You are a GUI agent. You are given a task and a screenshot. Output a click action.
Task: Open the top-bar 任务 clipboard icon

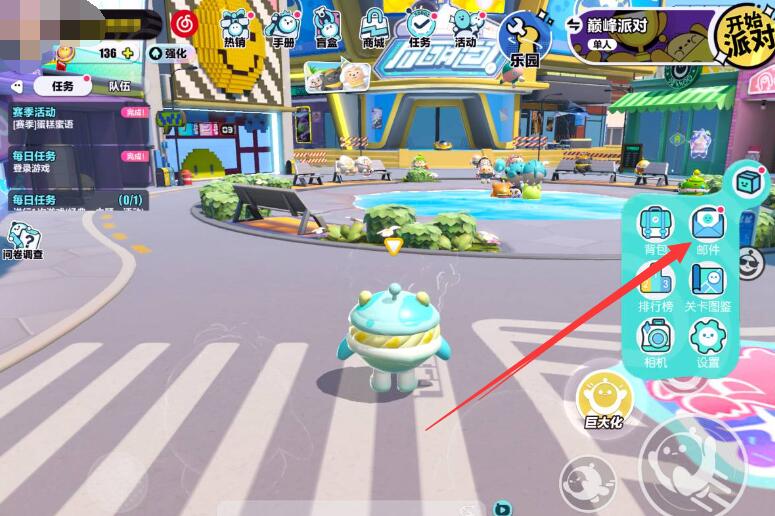click(420, 26)
